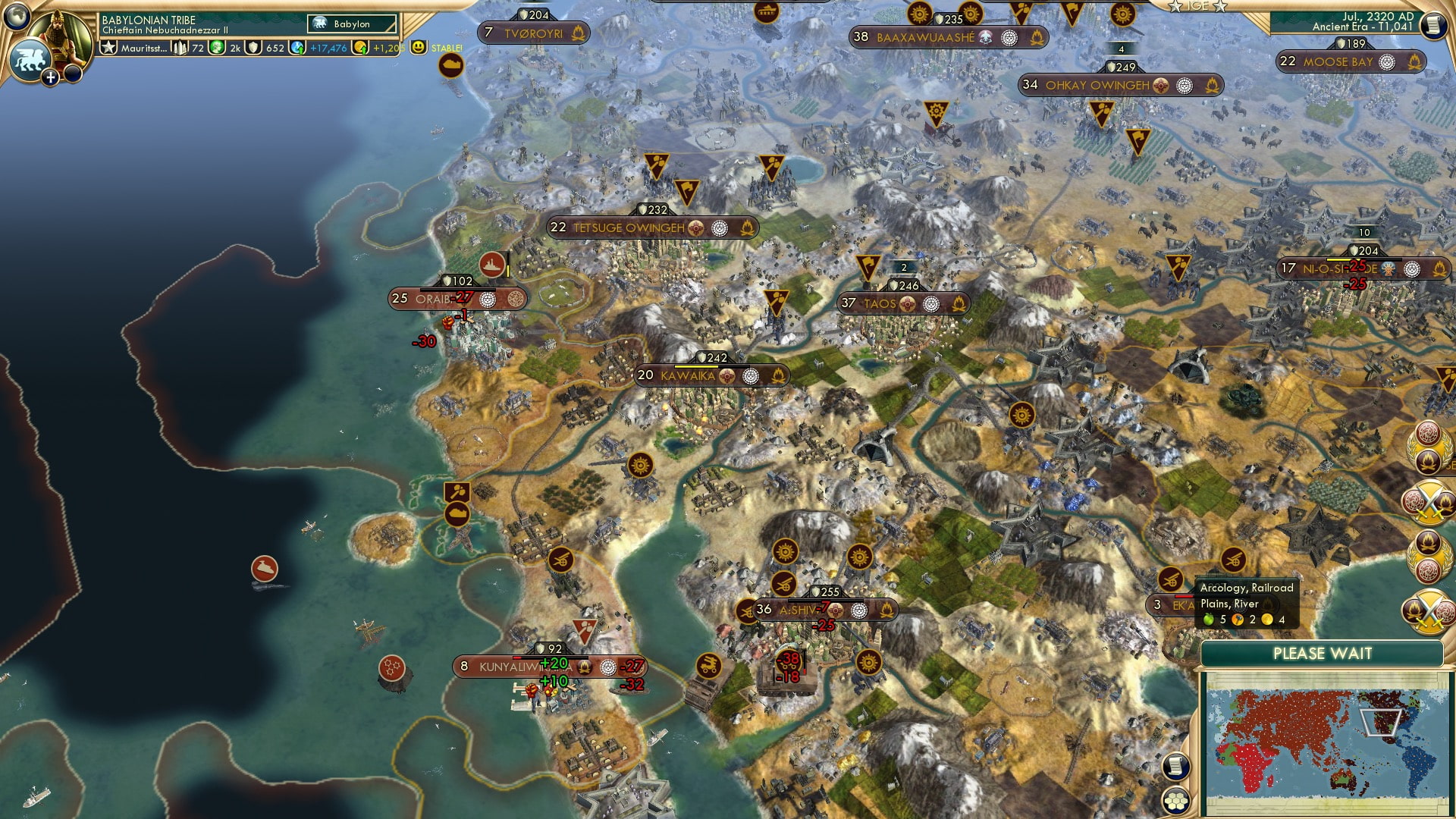Select the globe icon above the leader portrait
Screen dimensions: 1456x819
point(17,16)
